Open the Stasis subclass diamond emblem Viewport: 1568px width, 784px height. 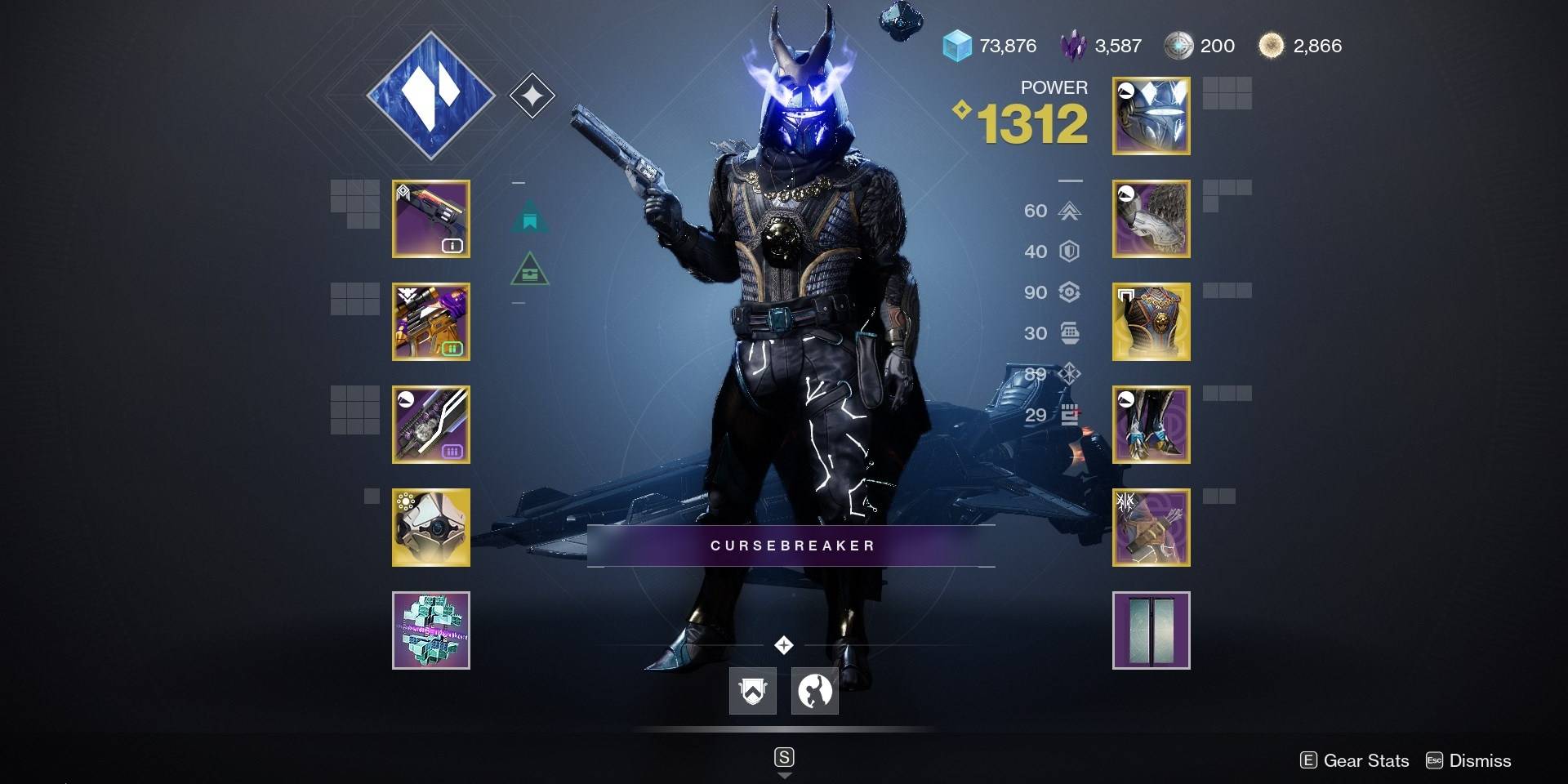tap(430, 96)
